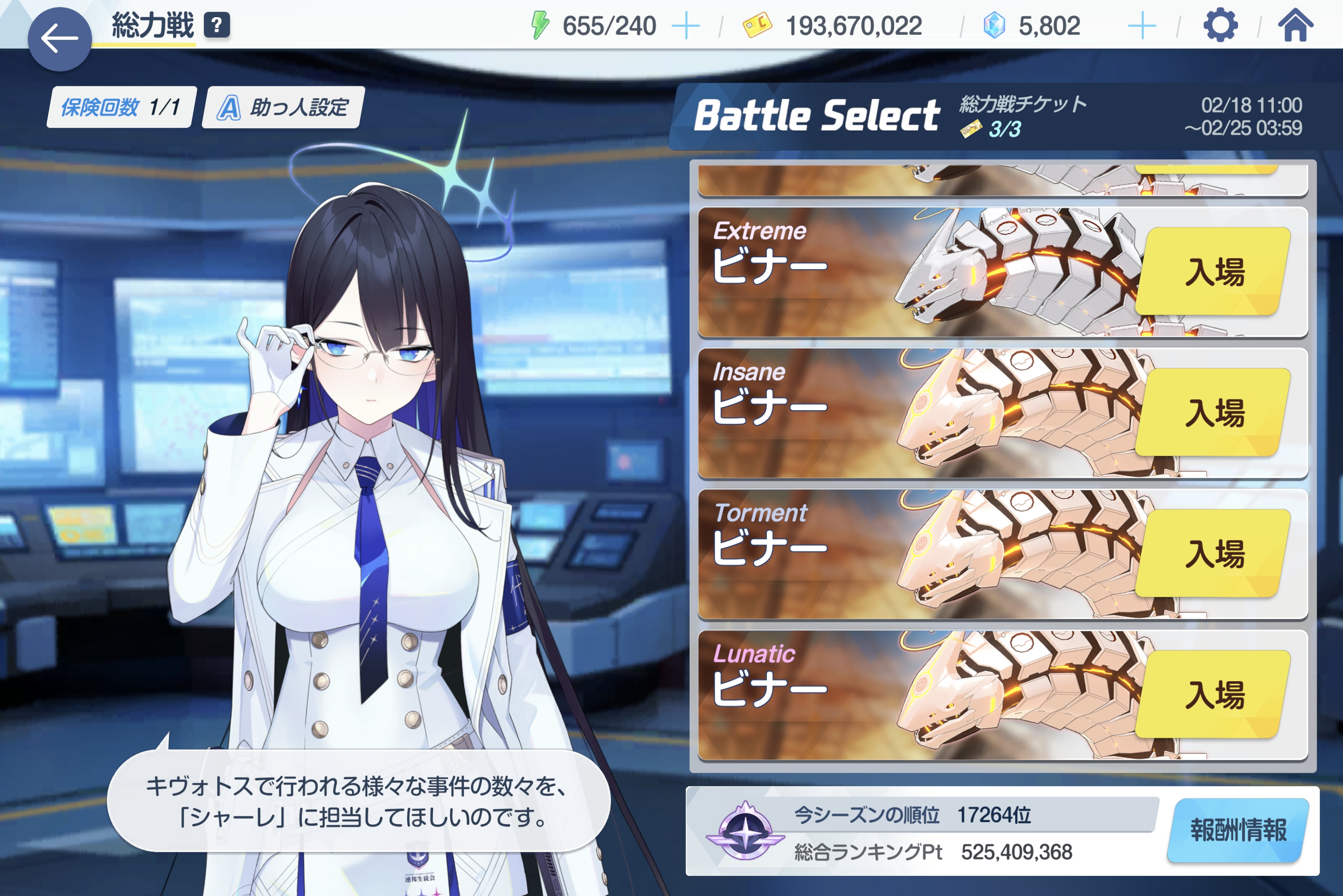Buy more blue gems with plus button
The width and height of the screenshot is (1343, 896).
1142,26
